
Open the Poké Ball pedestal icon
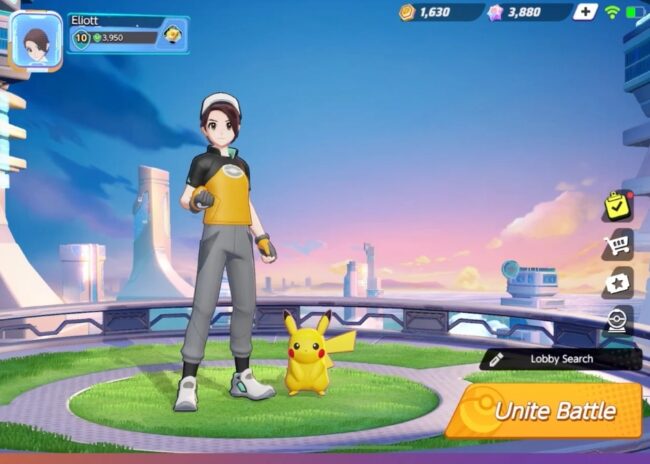[x=617, y=321]
